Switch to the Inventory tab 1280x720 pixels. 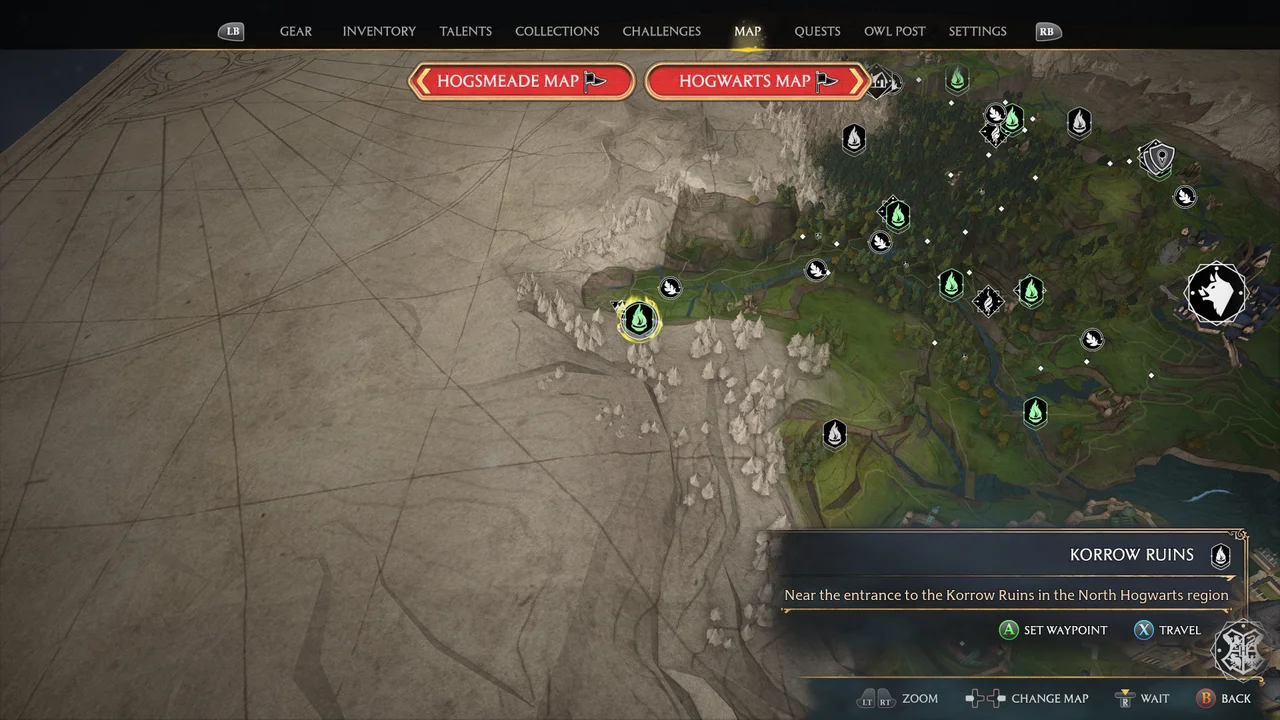[x=379, y=31]
